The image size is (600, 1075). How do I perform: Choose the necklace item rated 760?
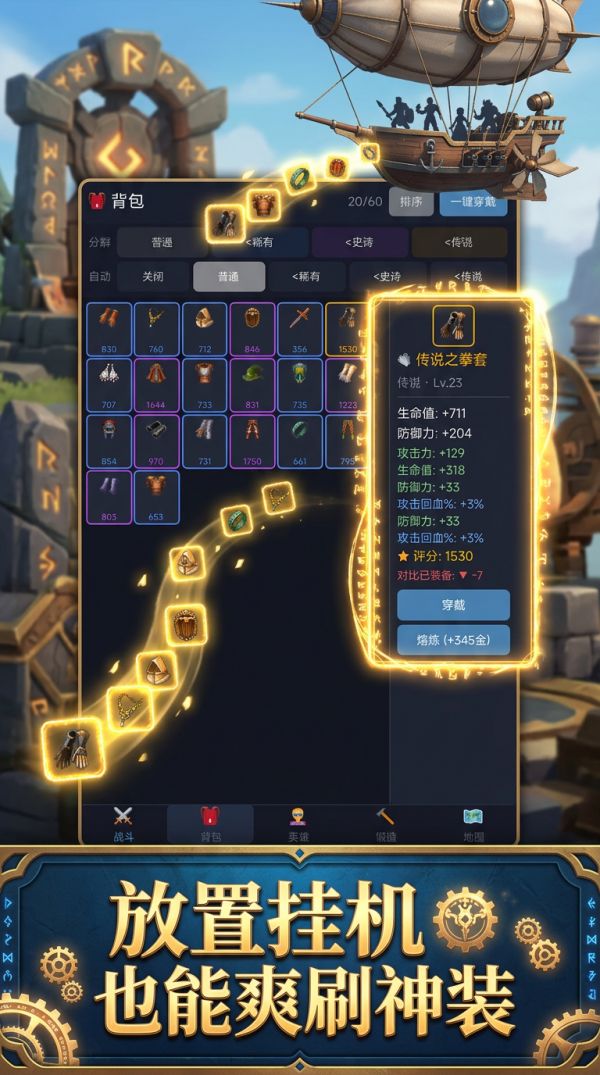tap(156, 329)
